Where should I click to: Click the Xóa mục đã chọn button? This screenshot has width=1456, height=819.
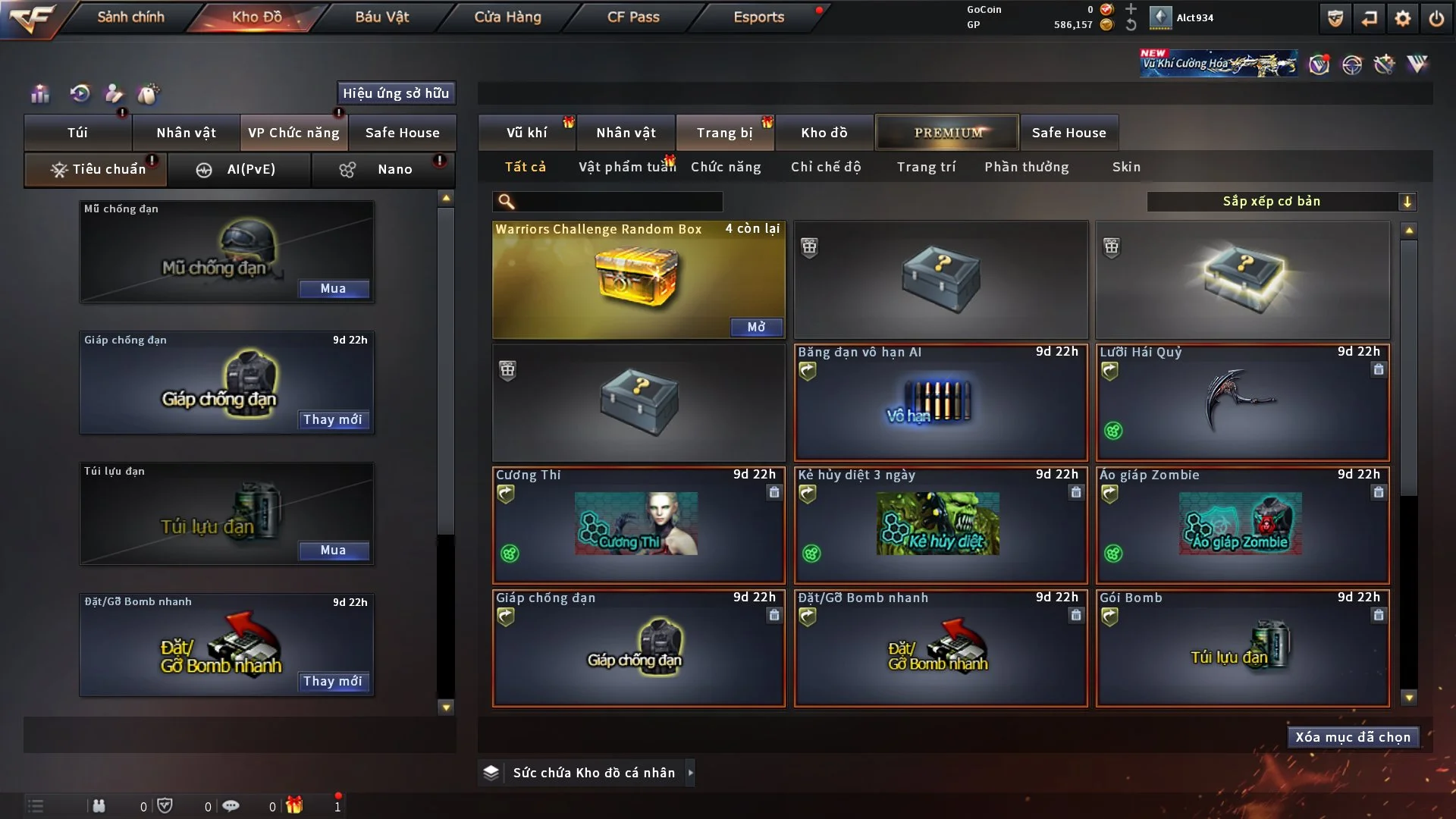(x=1353, y=737)
